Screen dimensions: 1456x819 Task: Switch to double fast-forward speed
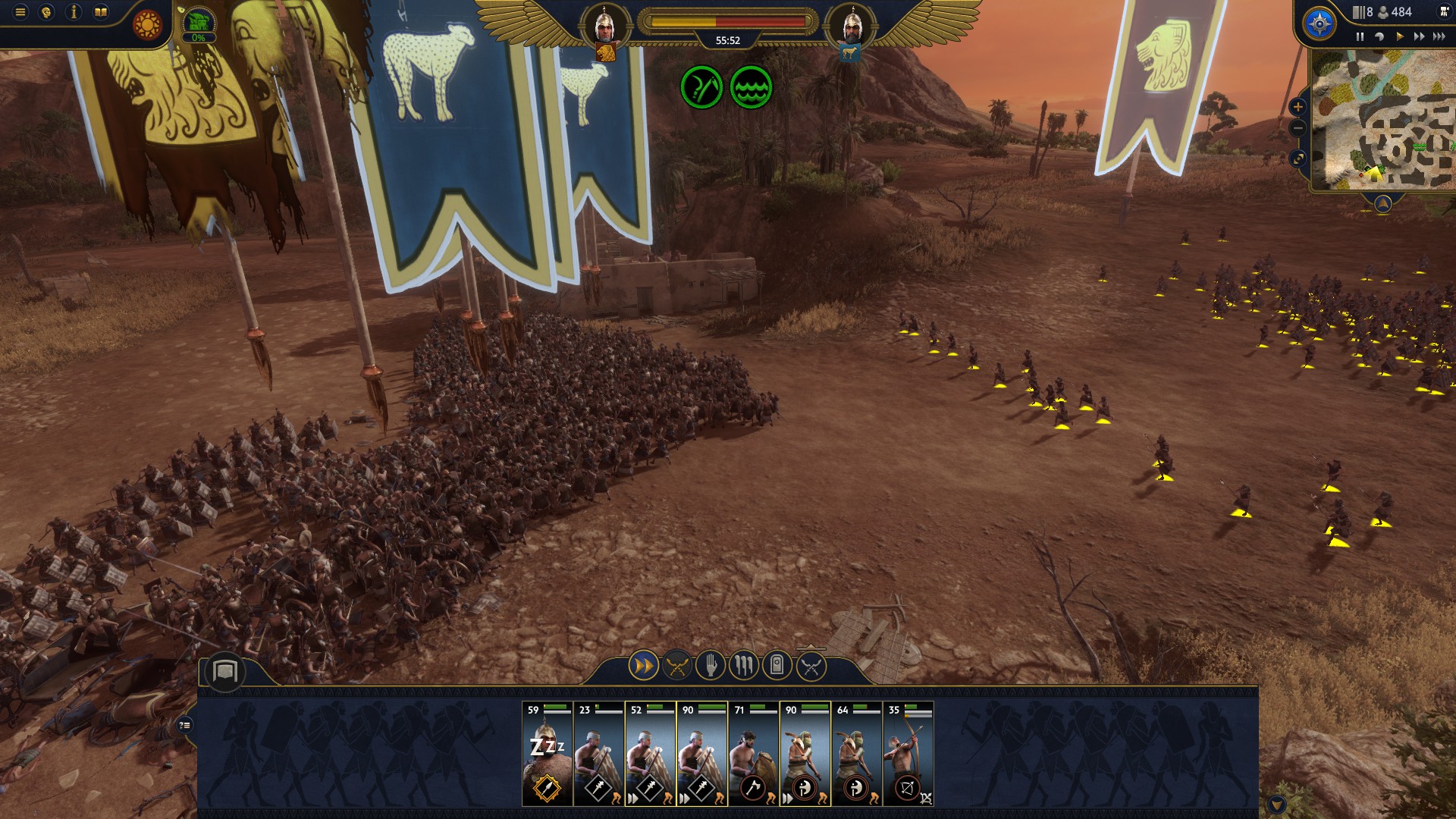click(1418, 36)
